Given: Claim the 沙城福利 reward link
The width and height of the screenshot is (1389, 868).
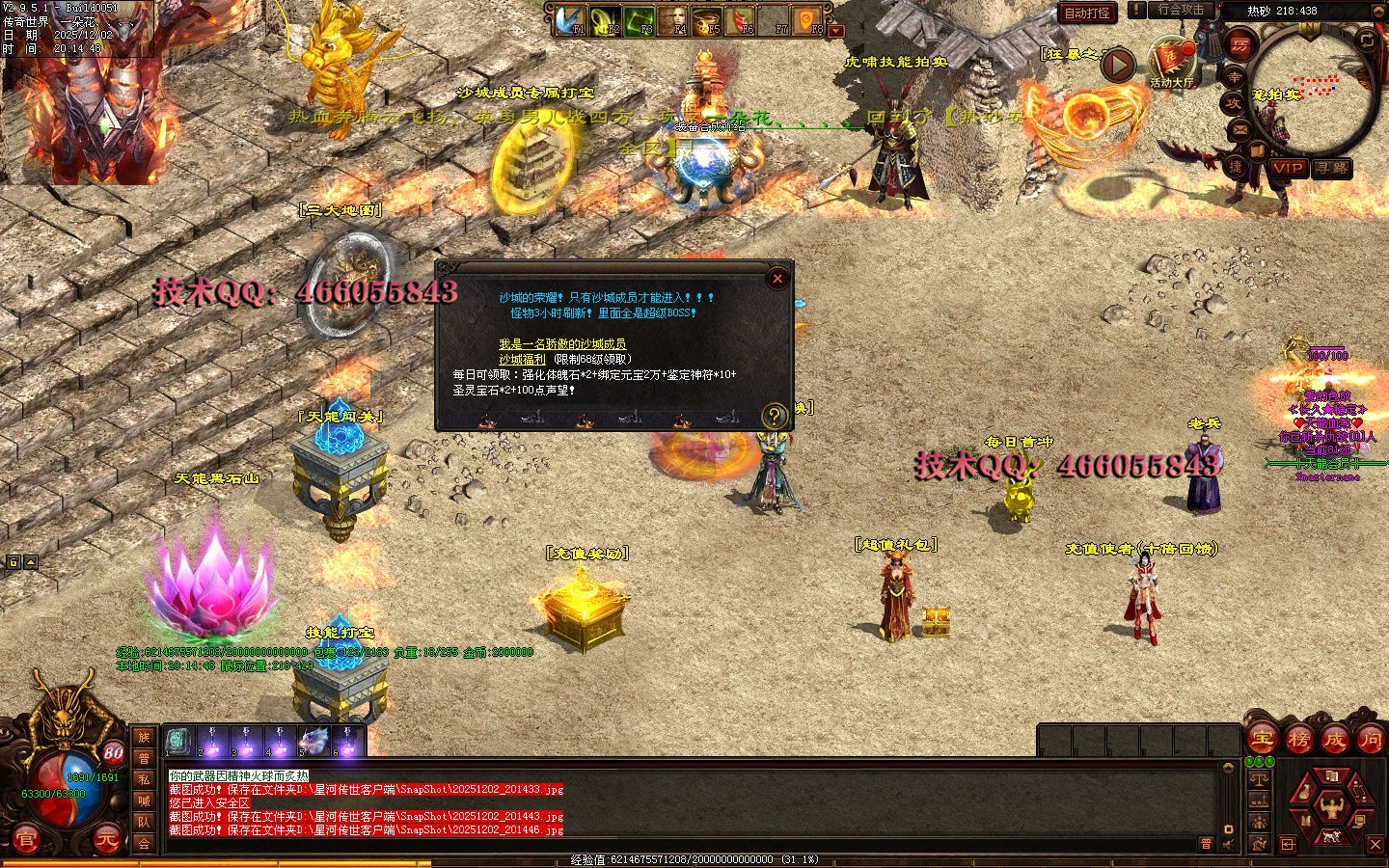Looking at the screenshot, I should pos(522,360).
